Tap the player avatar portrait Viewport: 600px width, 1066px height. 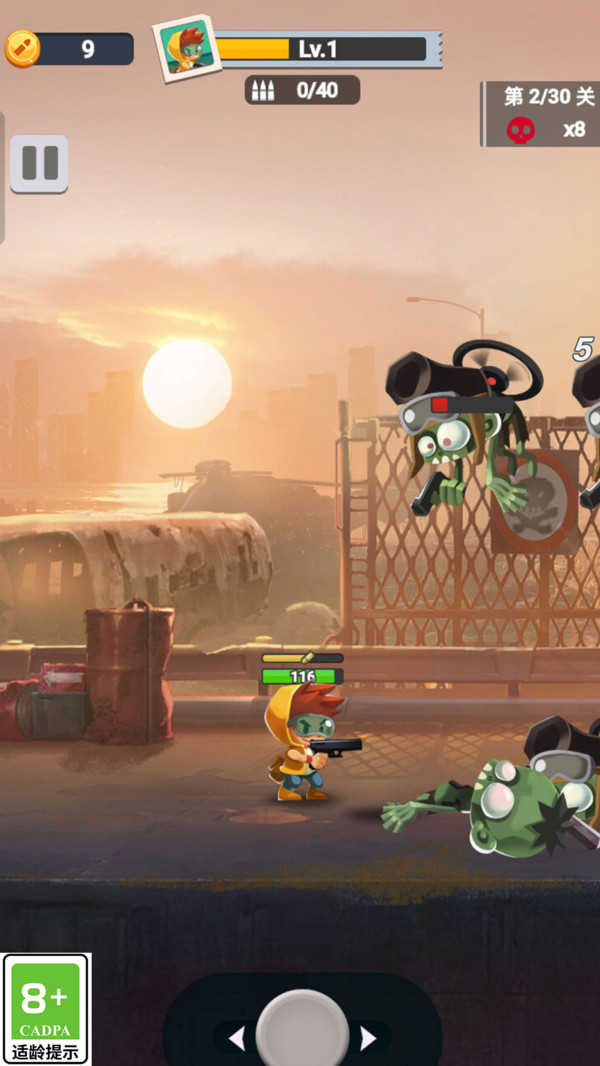pos(186,46)
